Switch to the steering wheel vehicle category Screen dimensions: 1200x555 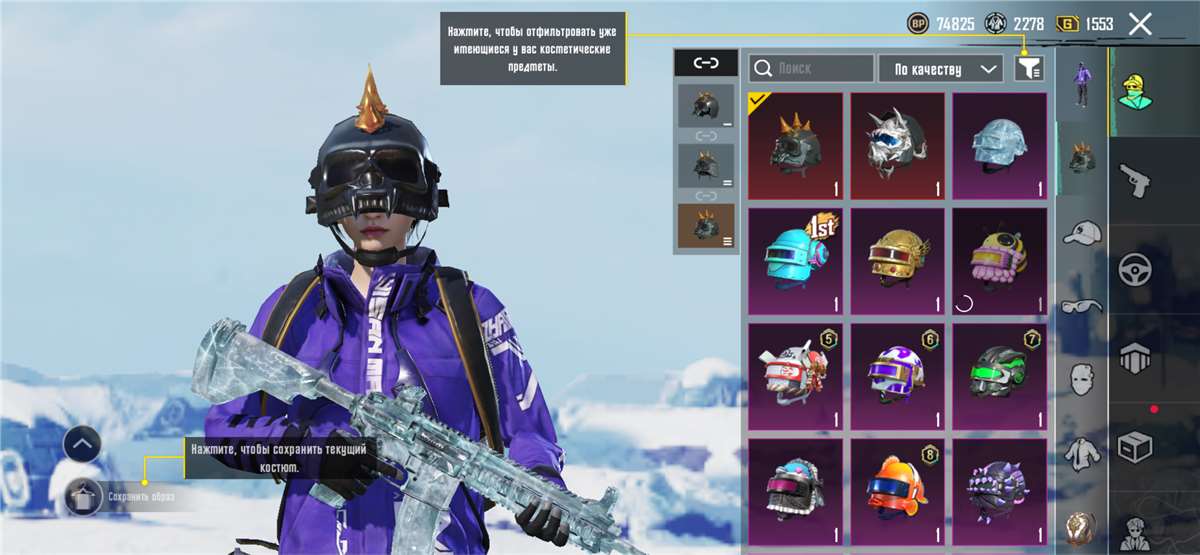[1135, 268]
